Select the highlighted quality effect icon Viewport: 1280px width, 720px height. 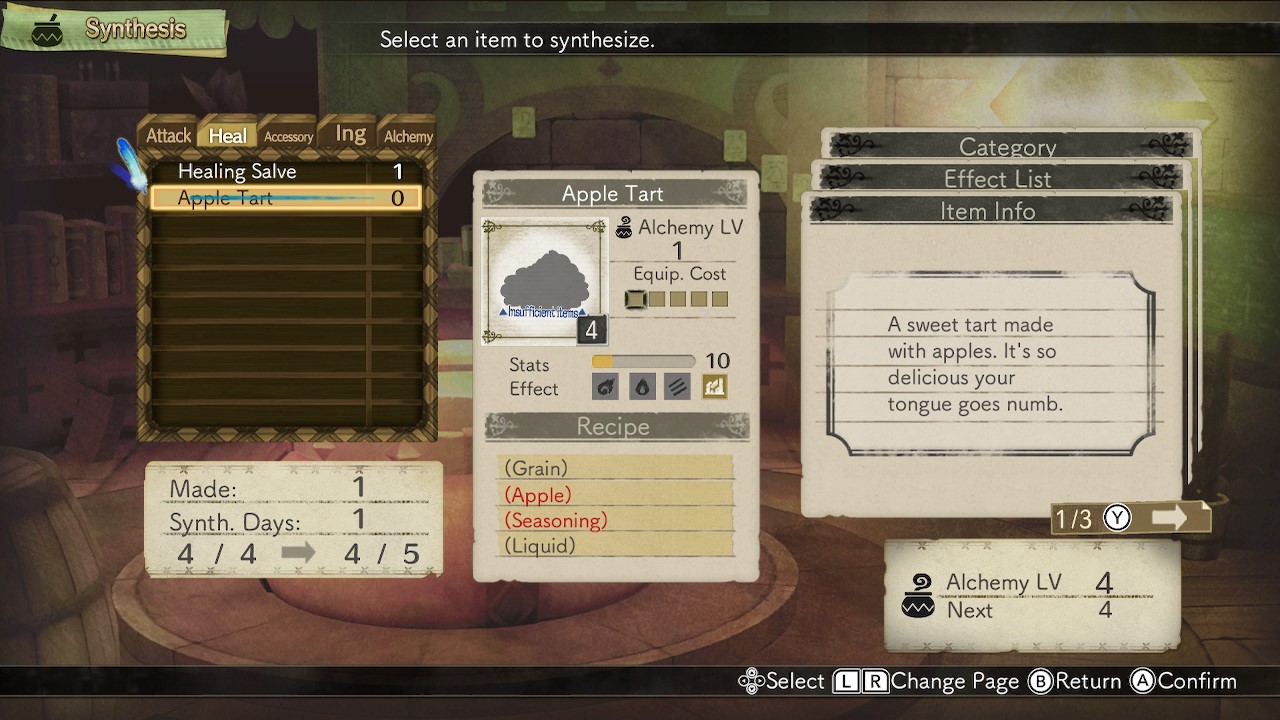(x=713, y=387)
